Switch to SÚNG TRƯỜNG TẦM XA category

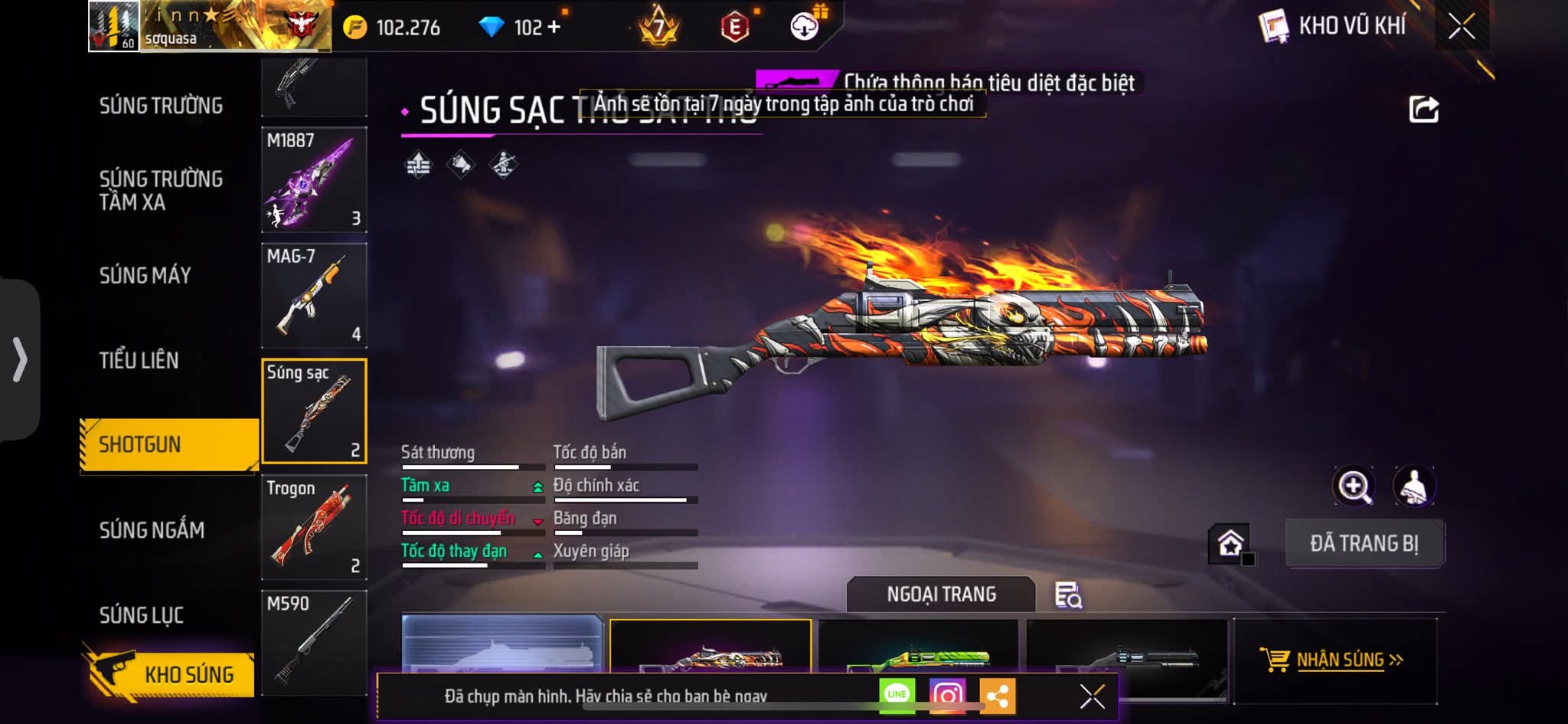tap(161, 190)
